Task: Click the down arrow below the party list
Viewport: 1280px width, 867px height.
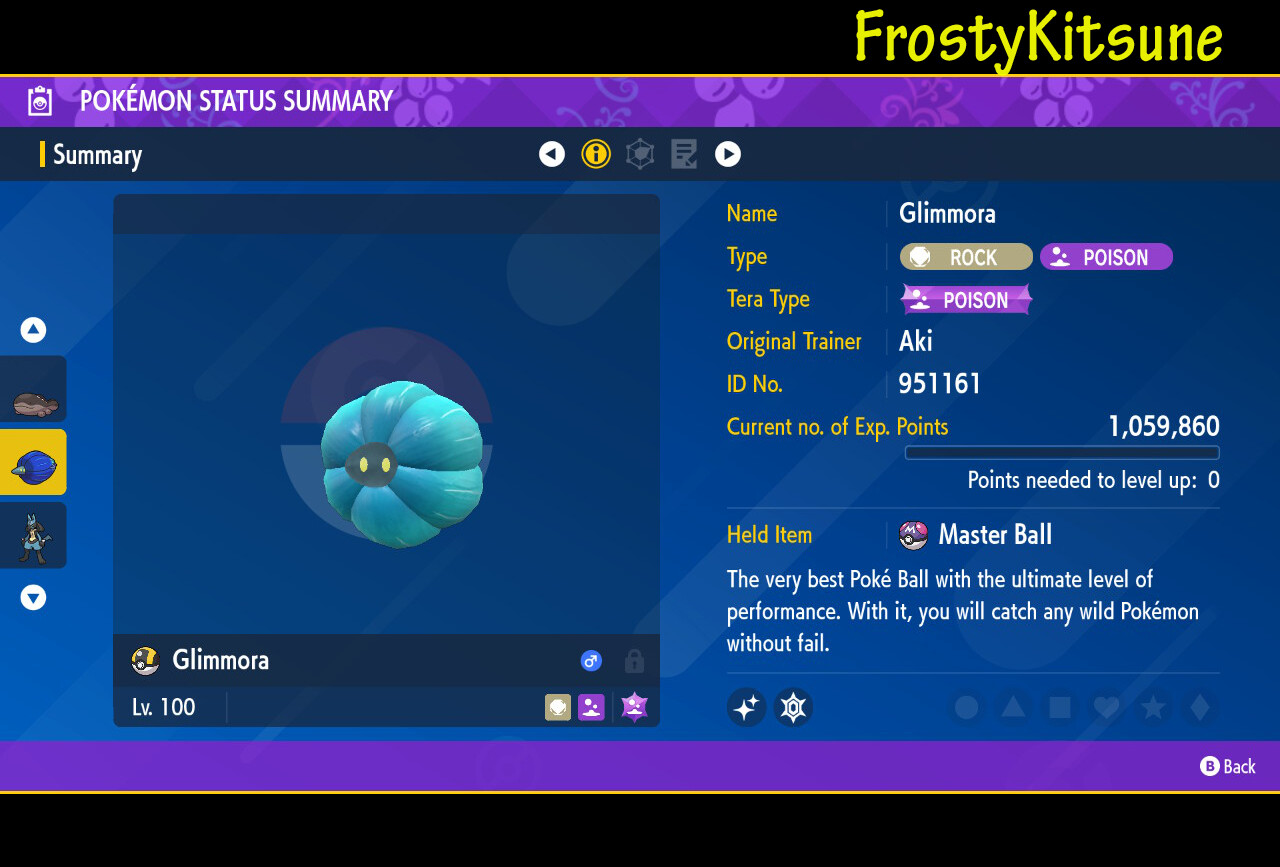Action: click(x=33, y=597)
